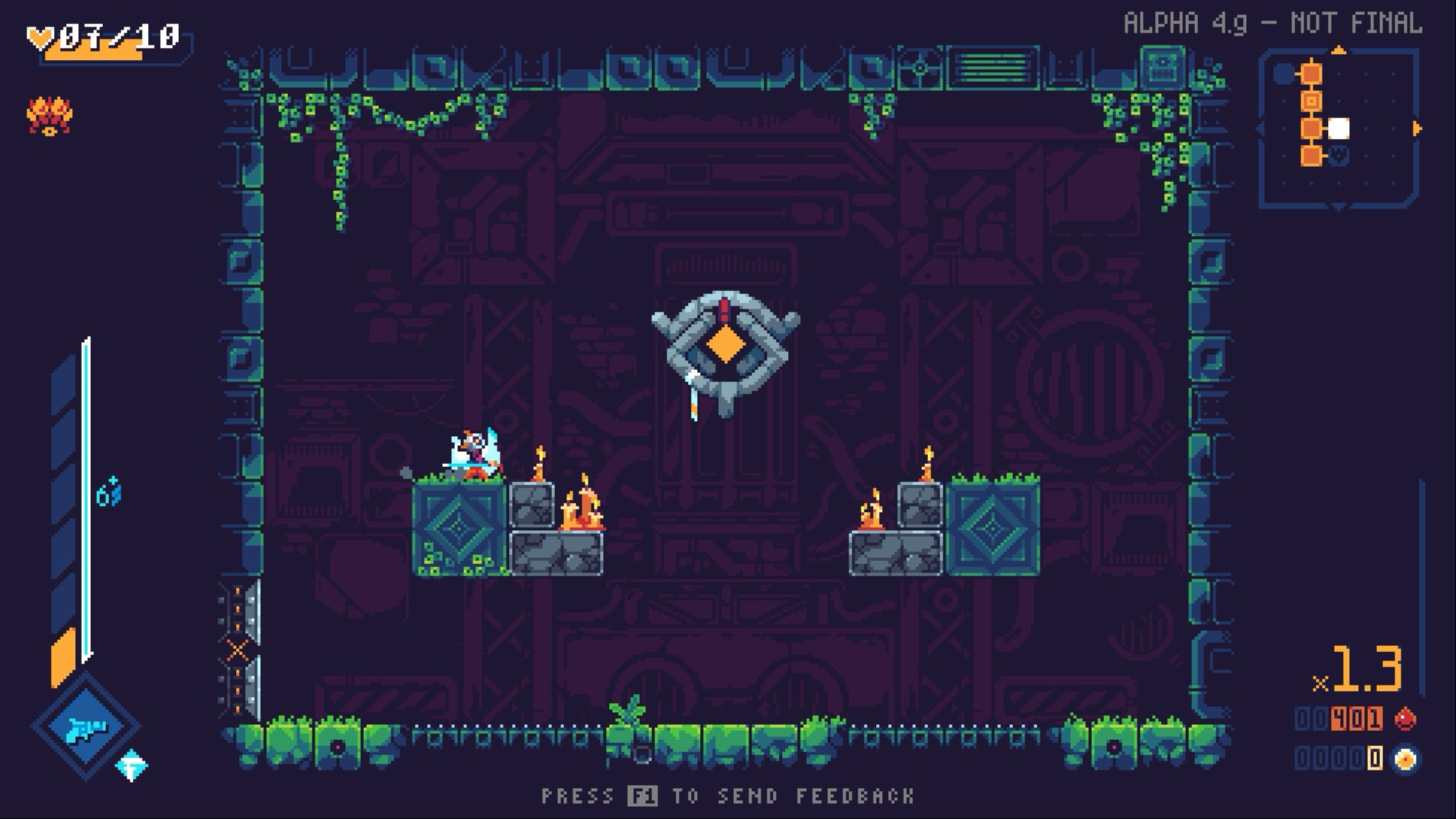Click the up arrow at the minimap's top edge

[x=1338, y=50]
